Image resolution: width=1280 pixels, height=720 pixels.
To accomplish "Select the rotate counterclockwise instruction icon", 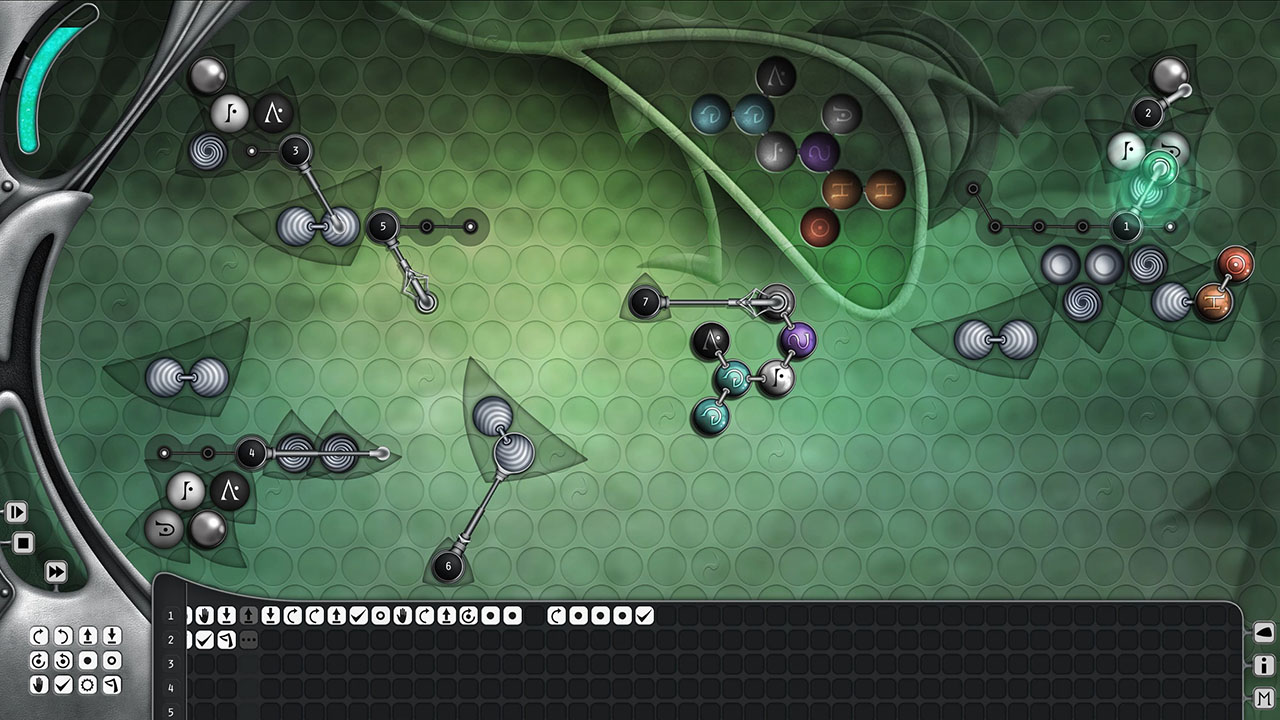I will pos(63,635).
